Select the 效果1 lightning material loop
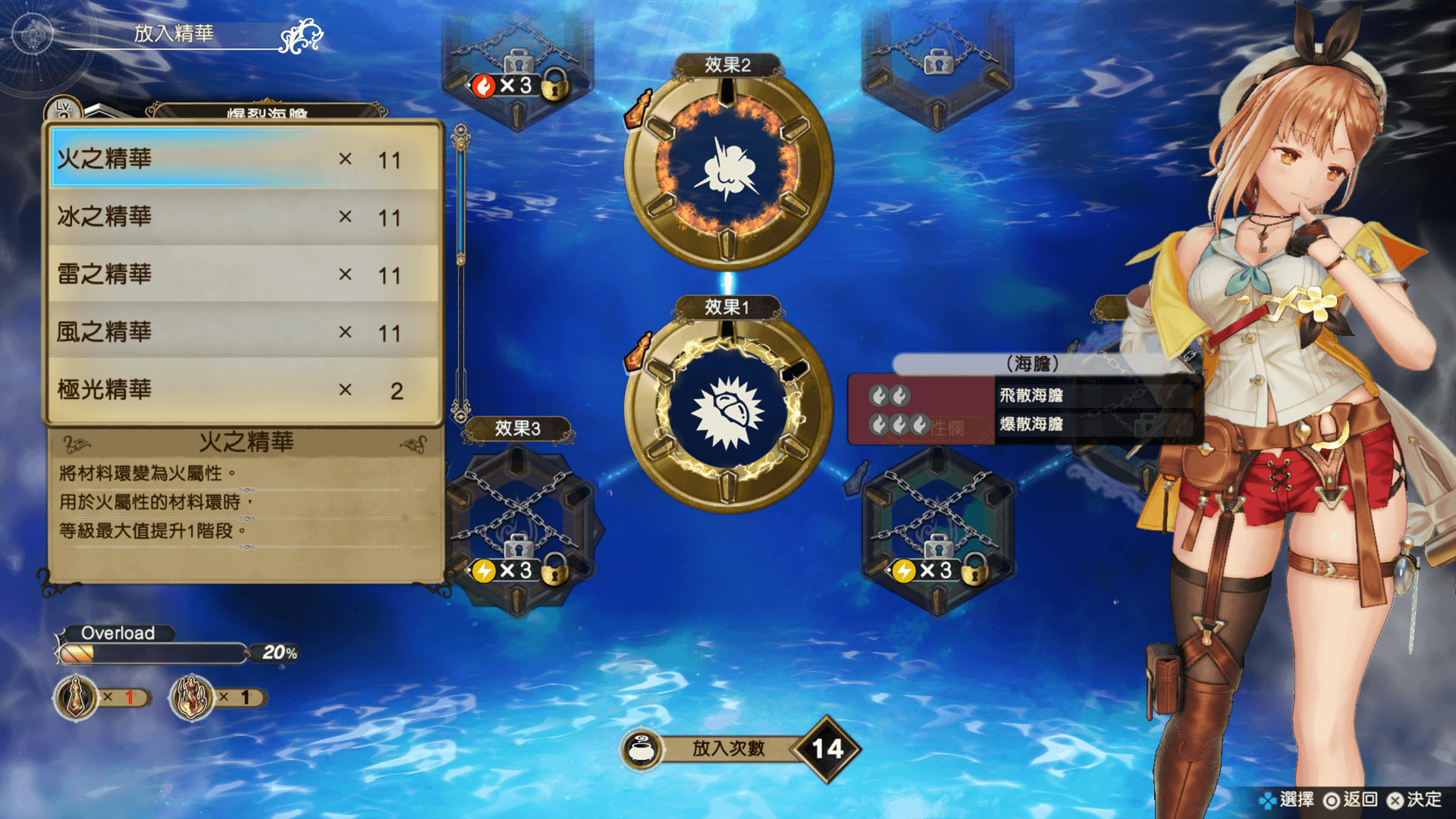The image size is (1456, 819). 728,410
